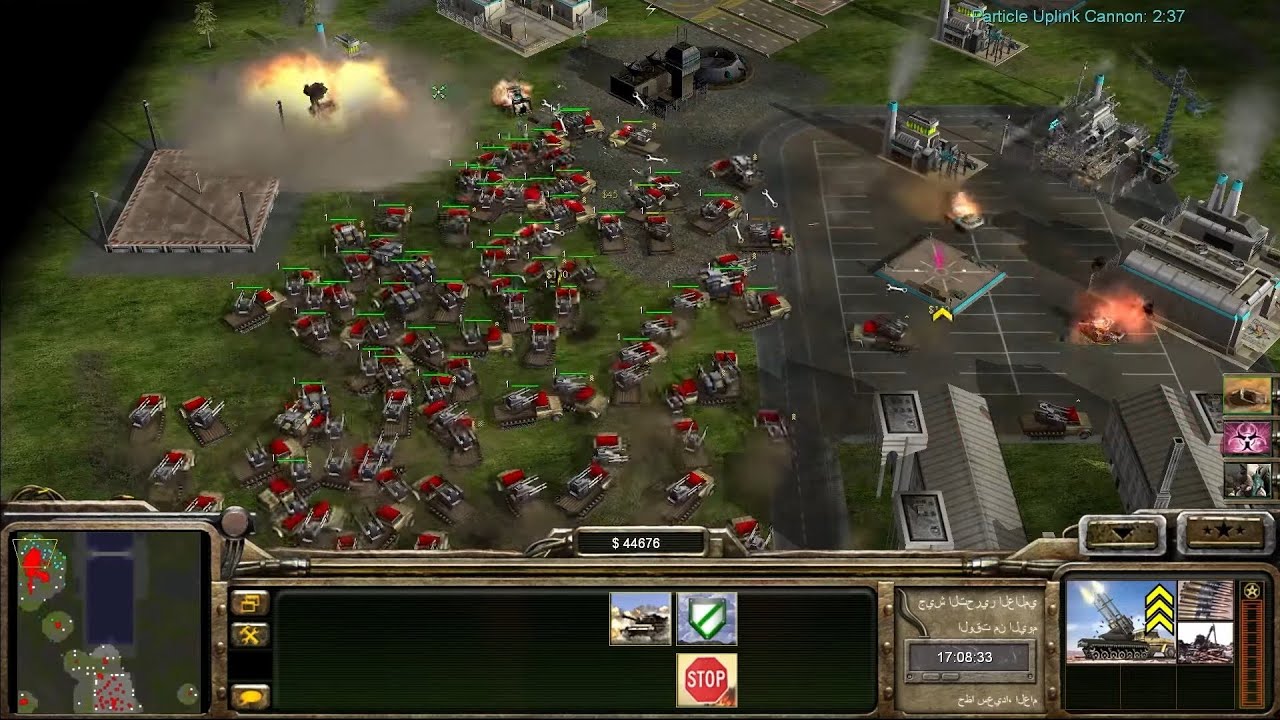Click the wrench and hammer idle-worker button
This screenshot has height=720, width=1280.
[249, 634]
